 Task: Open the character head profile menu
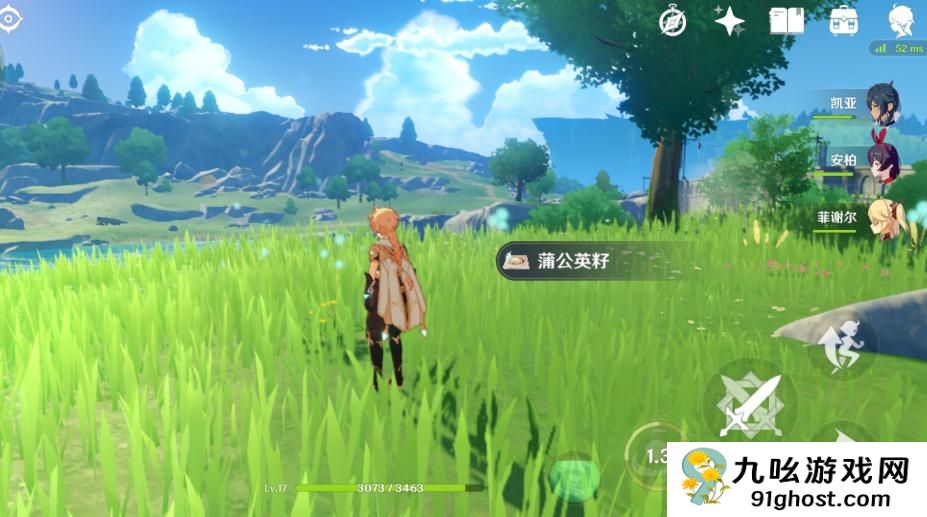902,20
